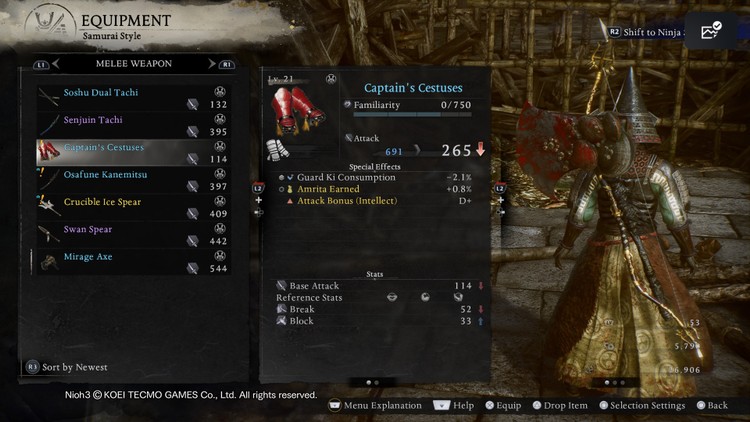Click the chart overlay icon in the corner
The image size is (750, 422).
pyautogui.click(x=712, y=33)
